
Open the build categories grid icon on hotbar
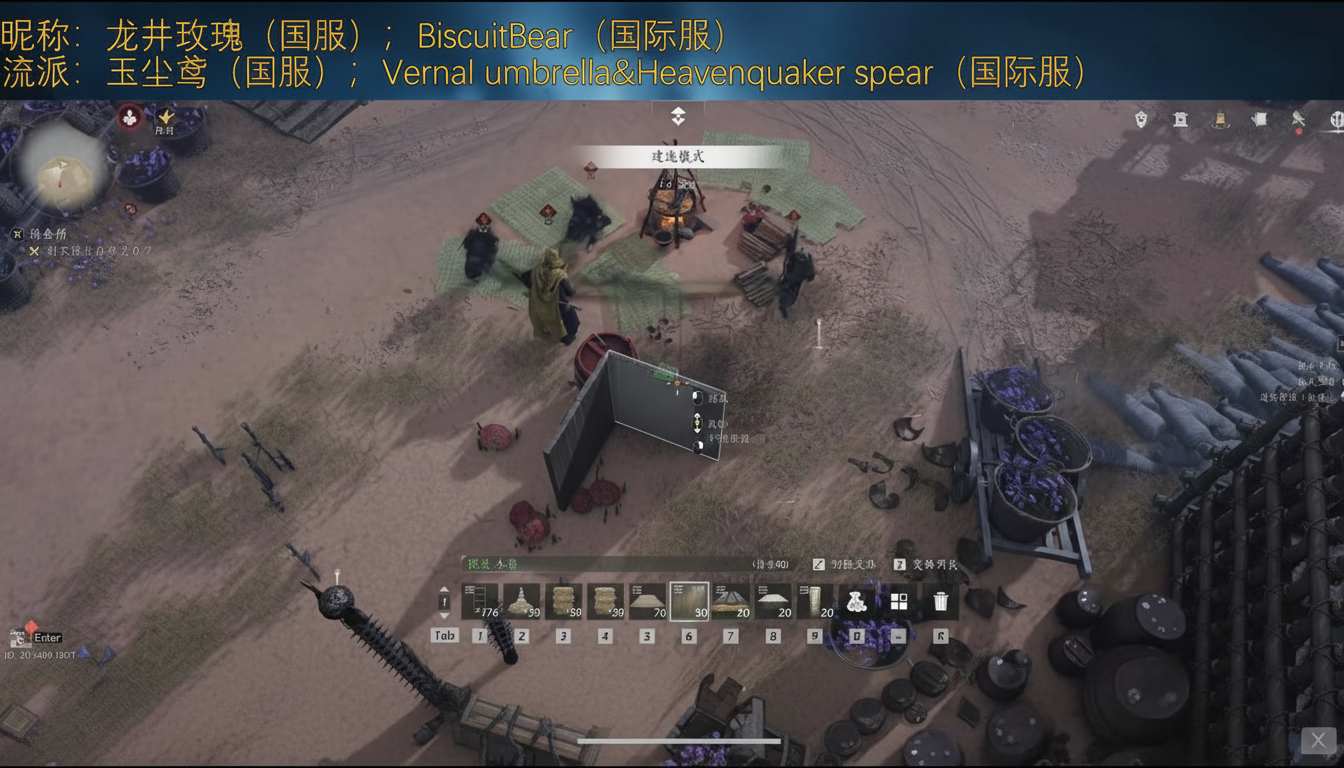pos(899,600)
